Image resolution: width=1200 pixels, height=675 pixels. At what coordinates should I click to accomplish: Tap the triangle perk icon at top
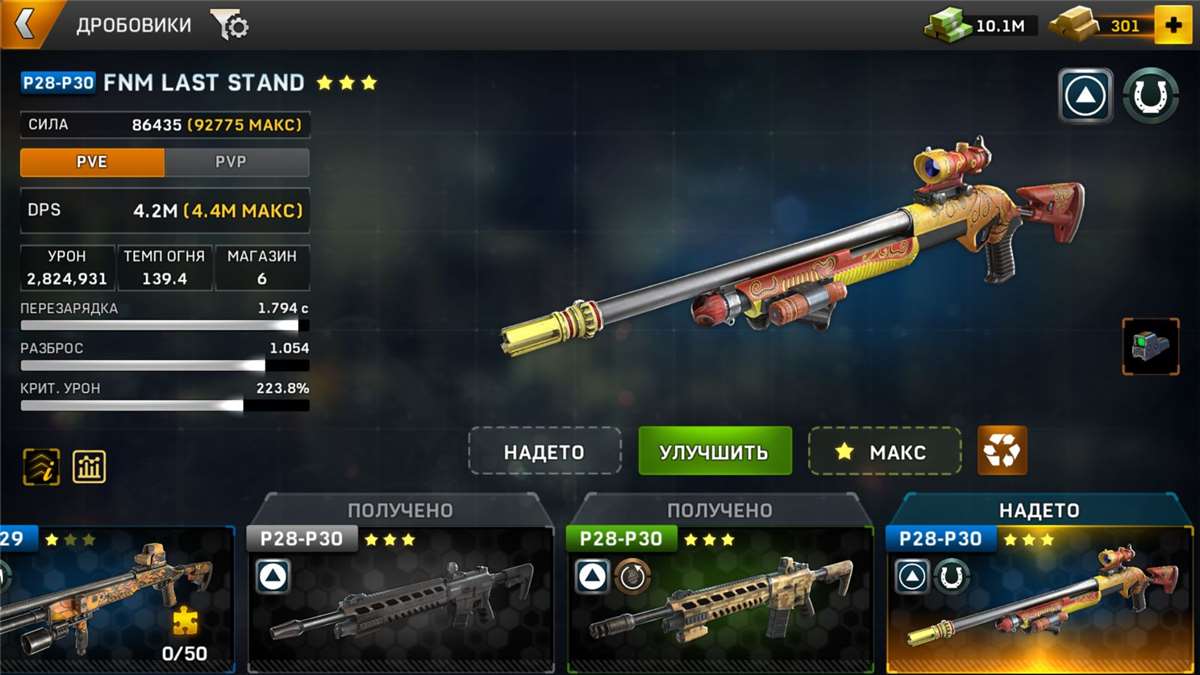point(1085,96)
